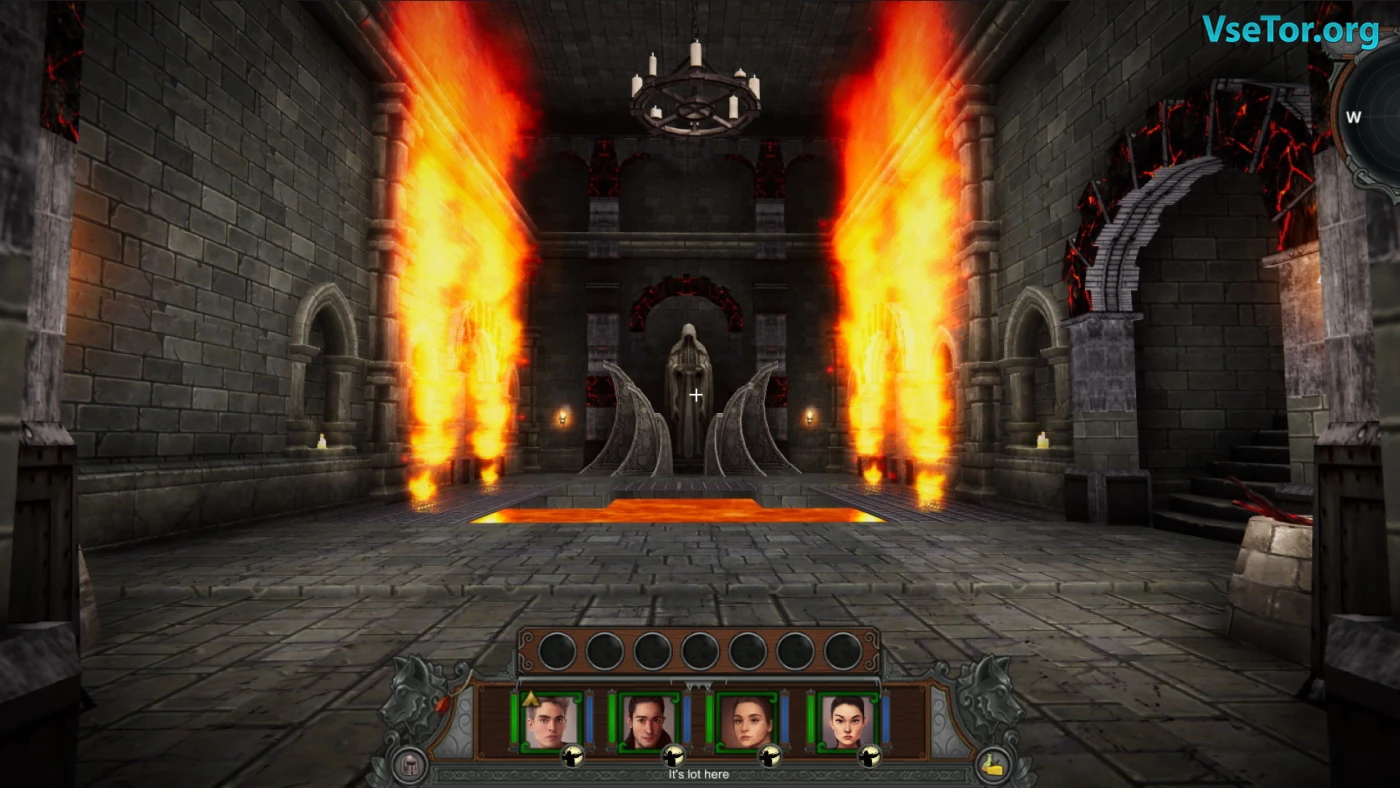The width and height of the screenshot is (1400, 788).
Task: Select the silver-haired man's portrait
Action: pos(551,720)
